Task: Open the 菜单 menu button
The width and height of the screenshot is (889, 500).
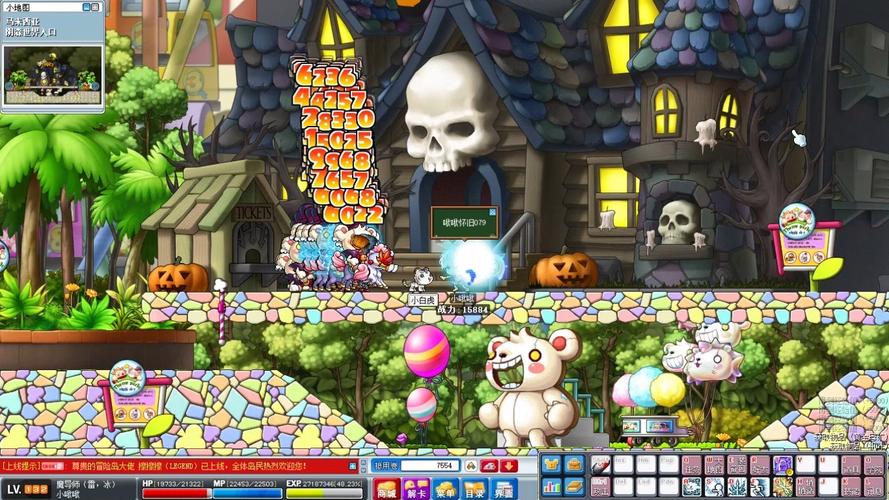Action: [x=445, y=489]
